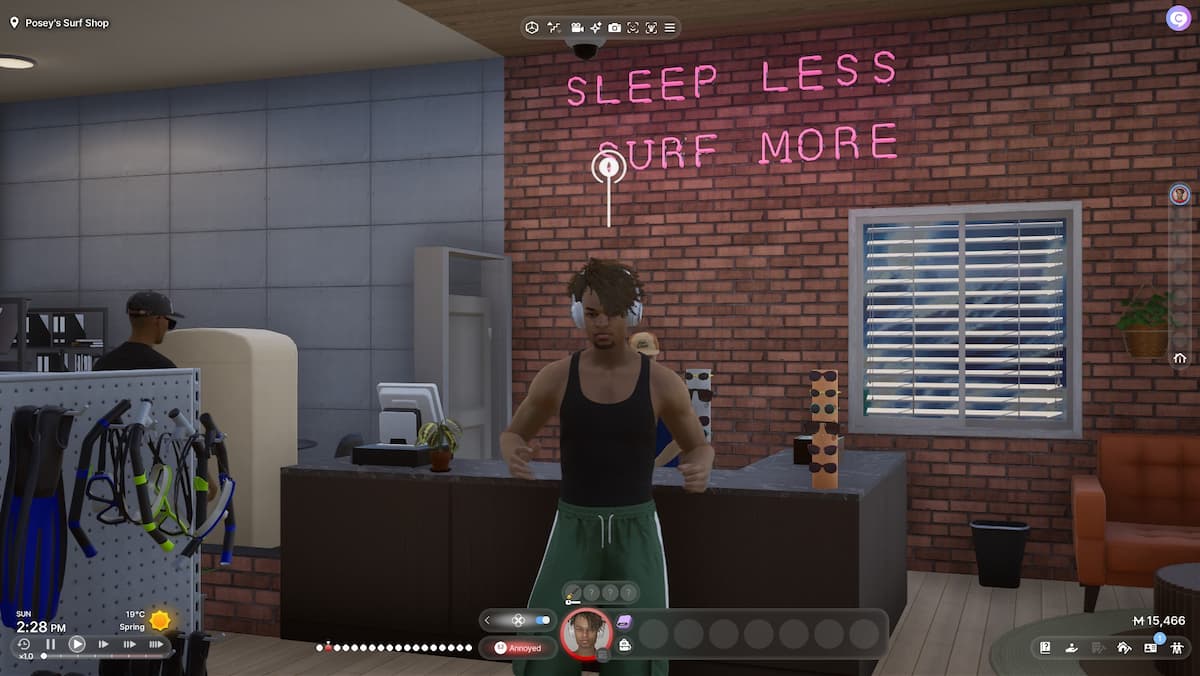Open the cube icon in top toolbar
This screenshot has height=676, width=1200.
[533, 27]
